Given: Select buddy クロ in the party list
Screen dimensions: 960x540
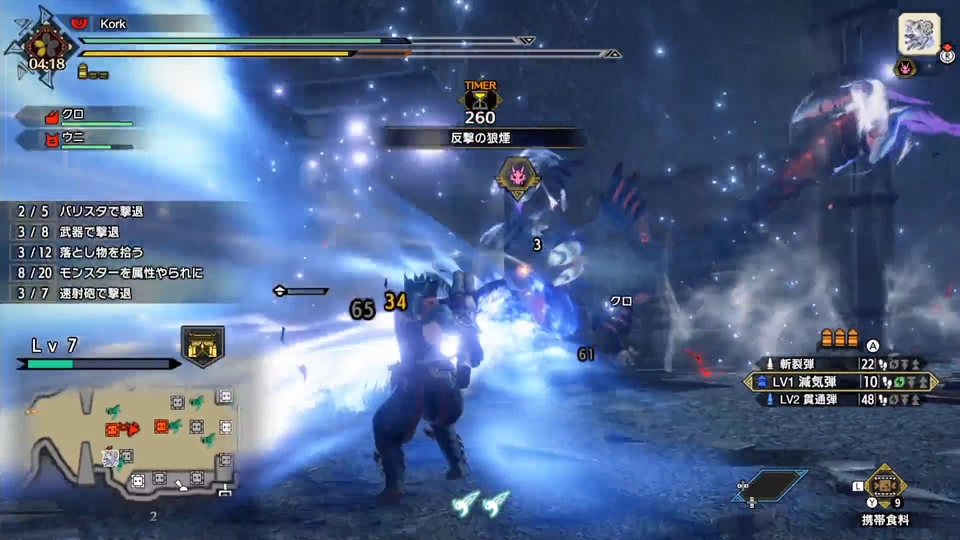Looking at the screenshot, I should click(x=88, y=117).
